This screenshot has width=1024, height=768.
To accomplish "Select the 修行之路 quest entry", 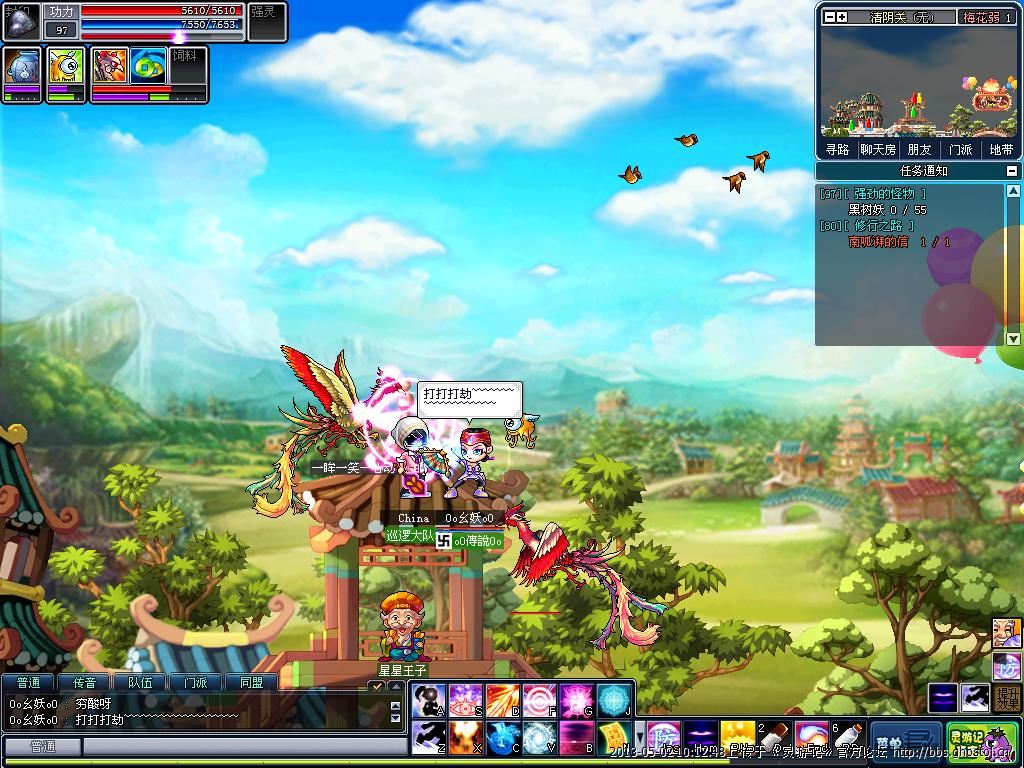I will pyautogui.click(x=878, y=226).
